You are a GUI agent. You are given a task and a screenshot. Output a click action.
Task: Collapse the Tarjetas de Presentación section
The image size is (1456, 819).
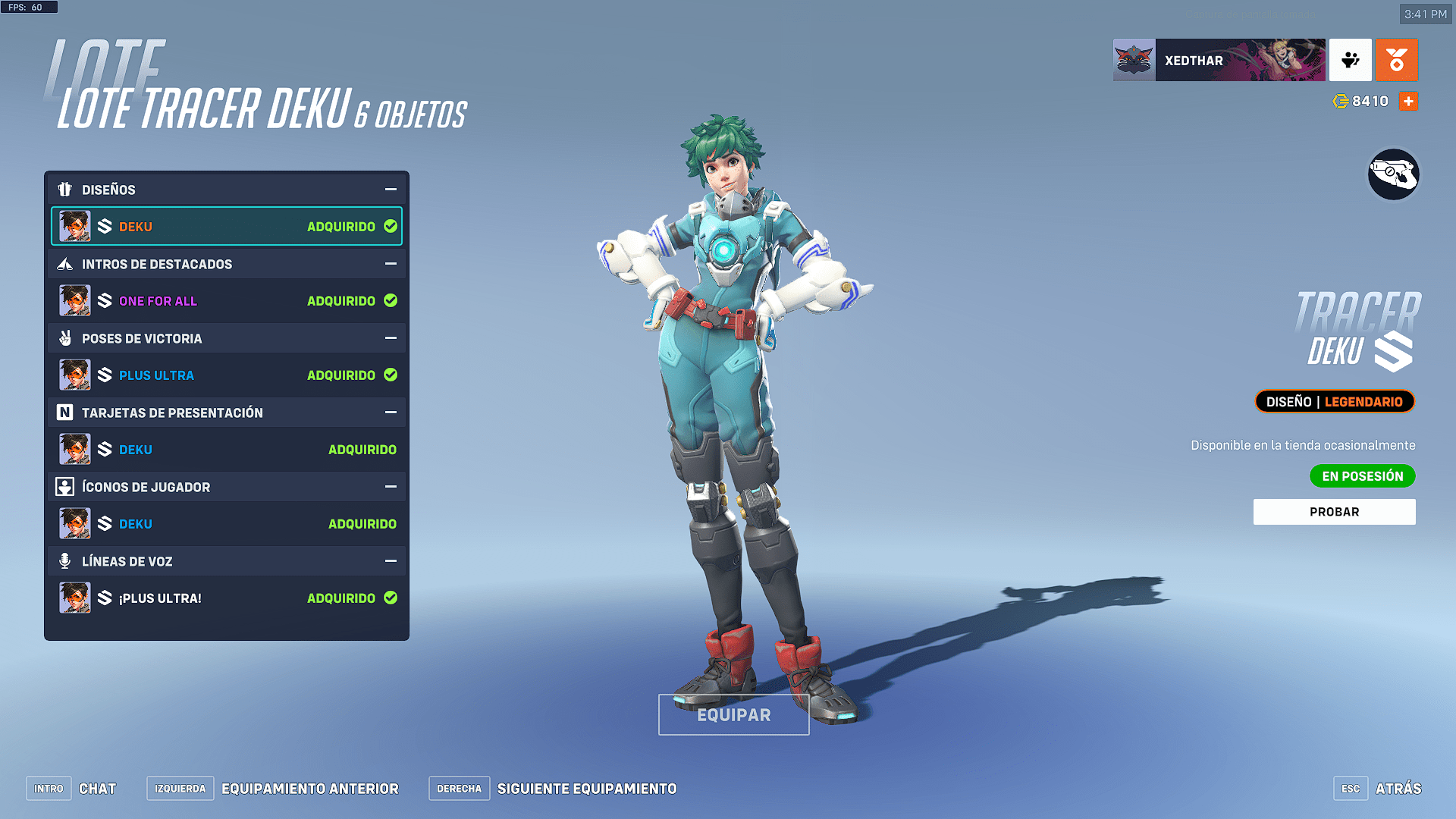pos(391,413)
